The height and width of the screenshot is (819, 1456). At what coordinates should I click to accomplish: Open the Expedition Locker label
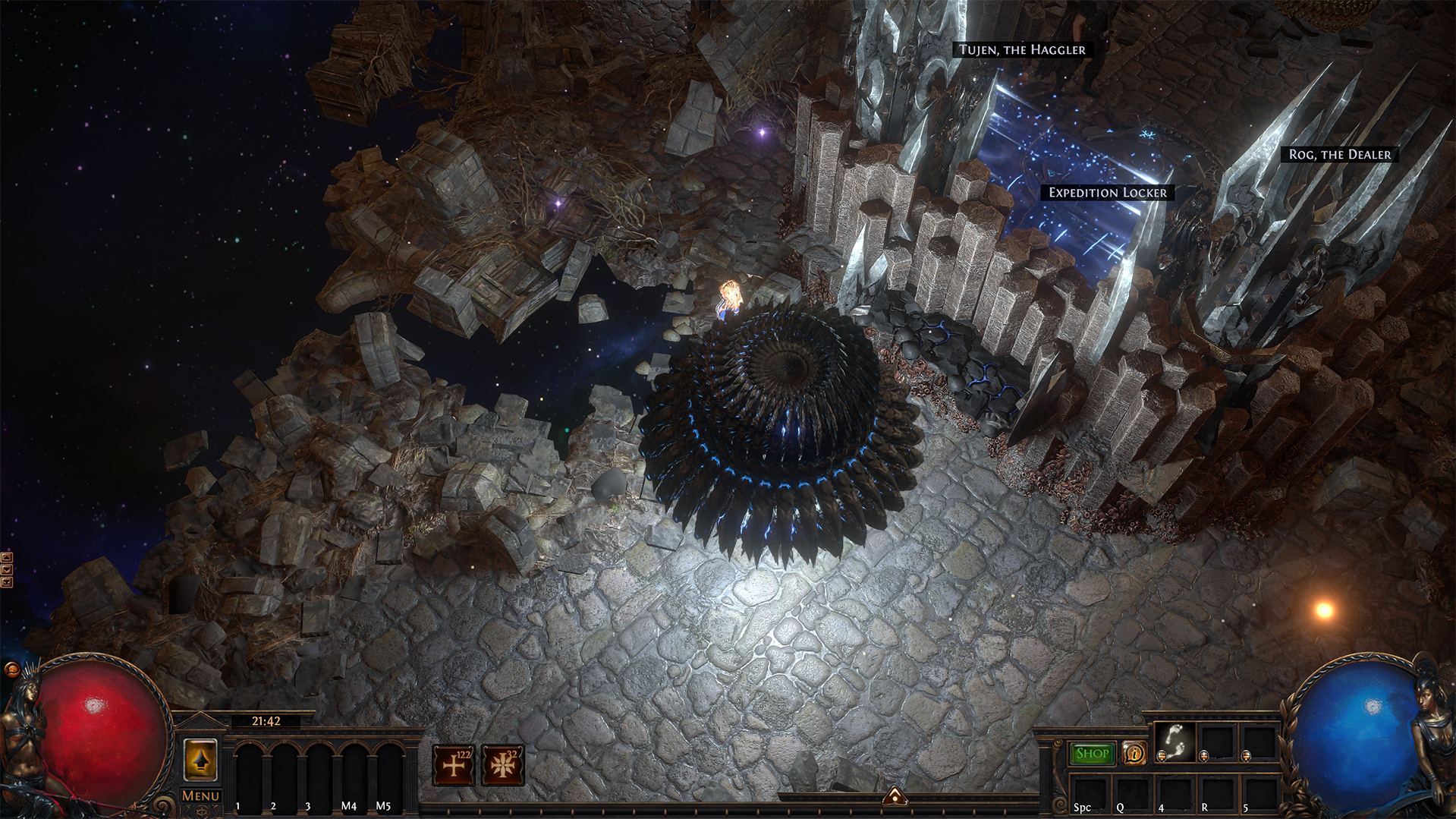point(1107,193)
